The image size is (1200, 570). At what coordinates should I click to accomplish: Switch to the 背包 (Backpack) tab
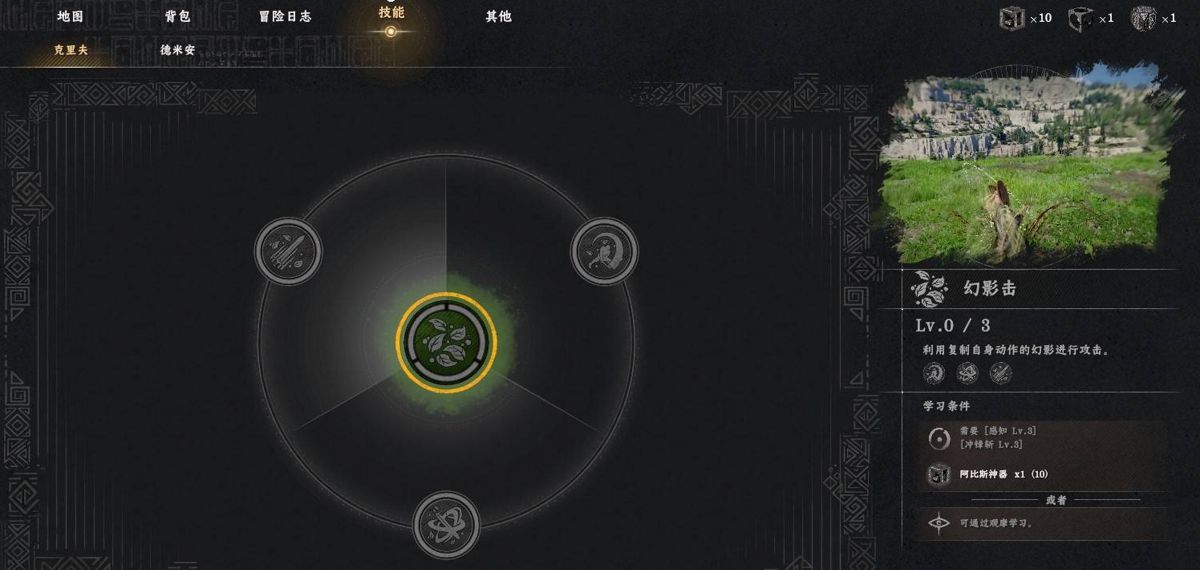coord(178,16)
